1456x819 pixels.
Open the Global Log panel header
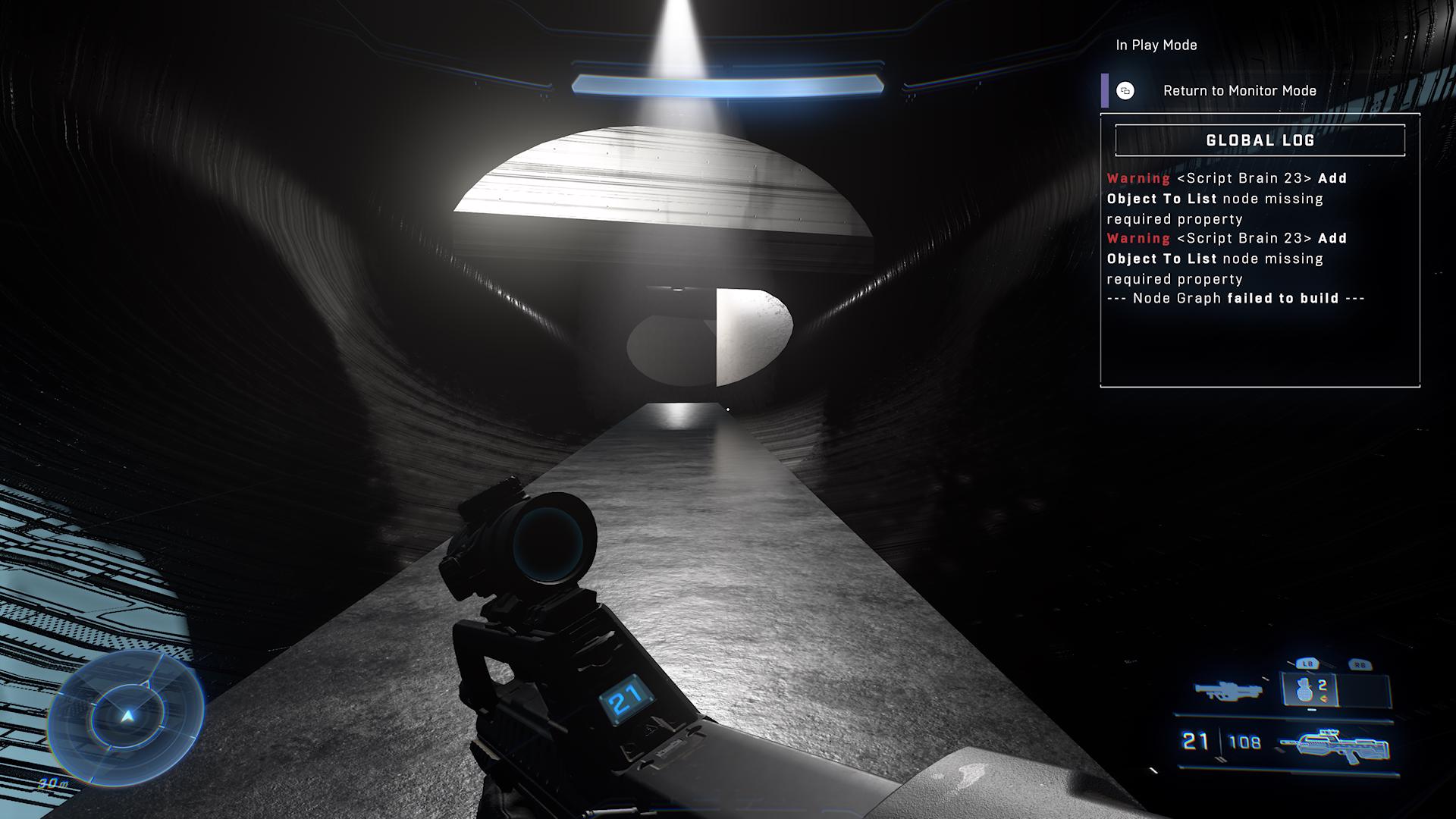click(1260, 140)
